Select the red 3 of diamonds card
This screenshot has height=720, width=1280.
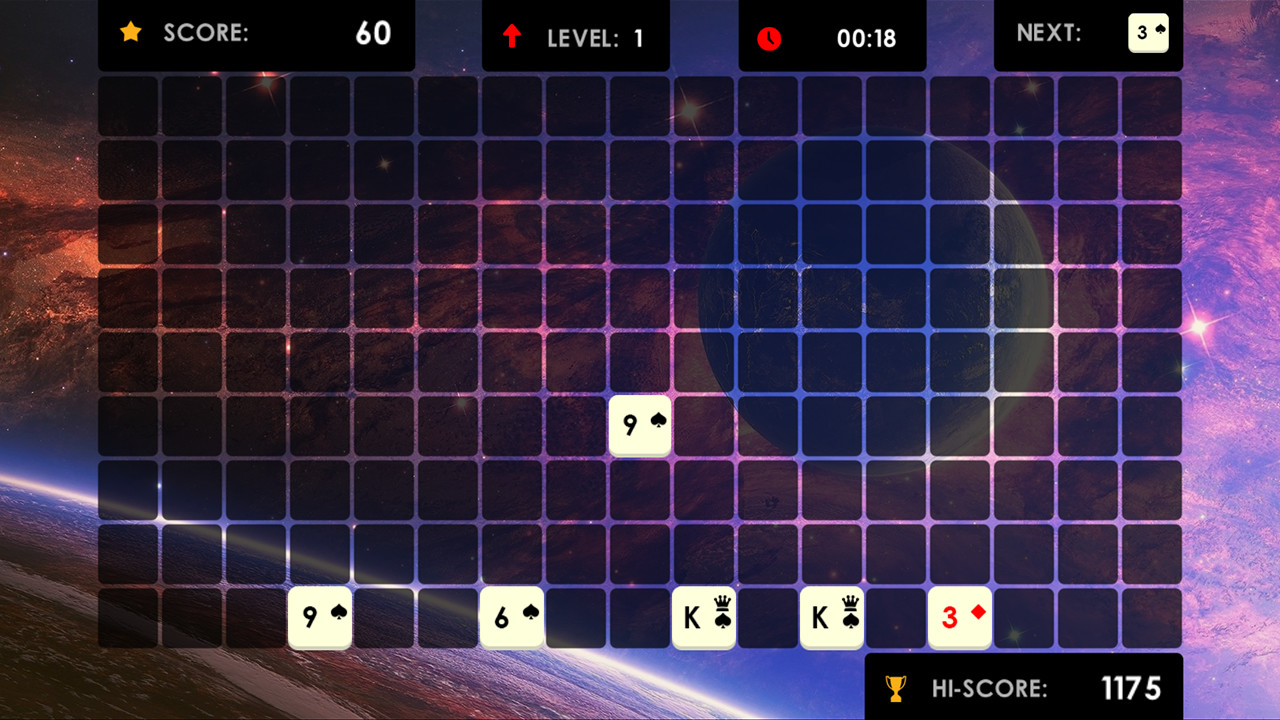point(959,617)
